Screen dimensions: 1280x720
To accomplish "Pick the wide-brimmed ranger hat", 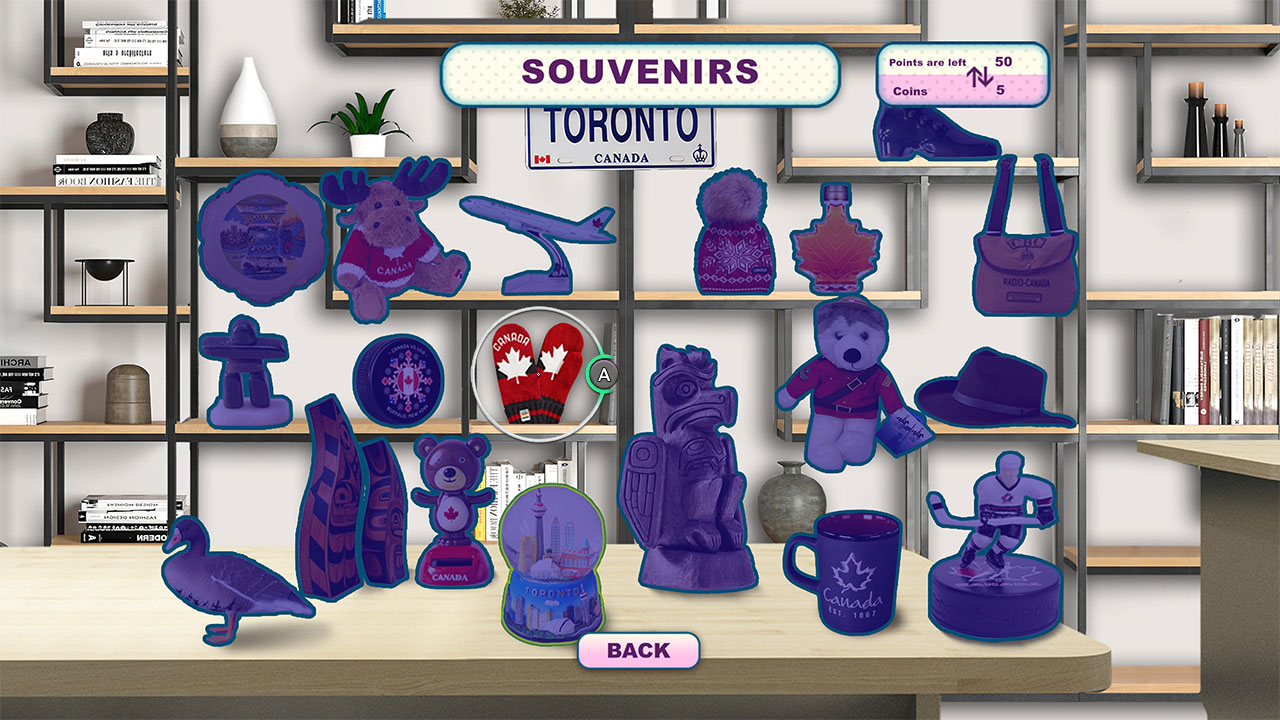I will point(990,385).
